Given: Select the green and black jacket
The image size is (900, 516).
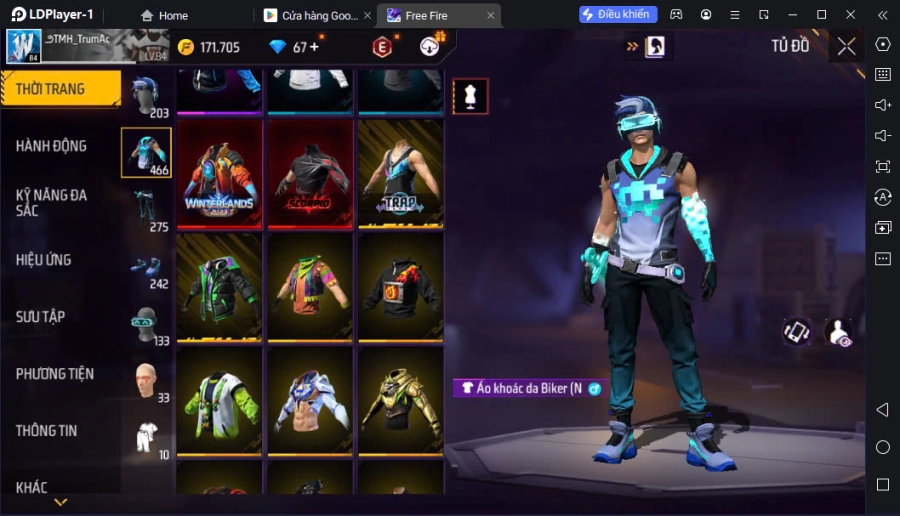Looking at the screenshot, I should click(x=220, y=287).
